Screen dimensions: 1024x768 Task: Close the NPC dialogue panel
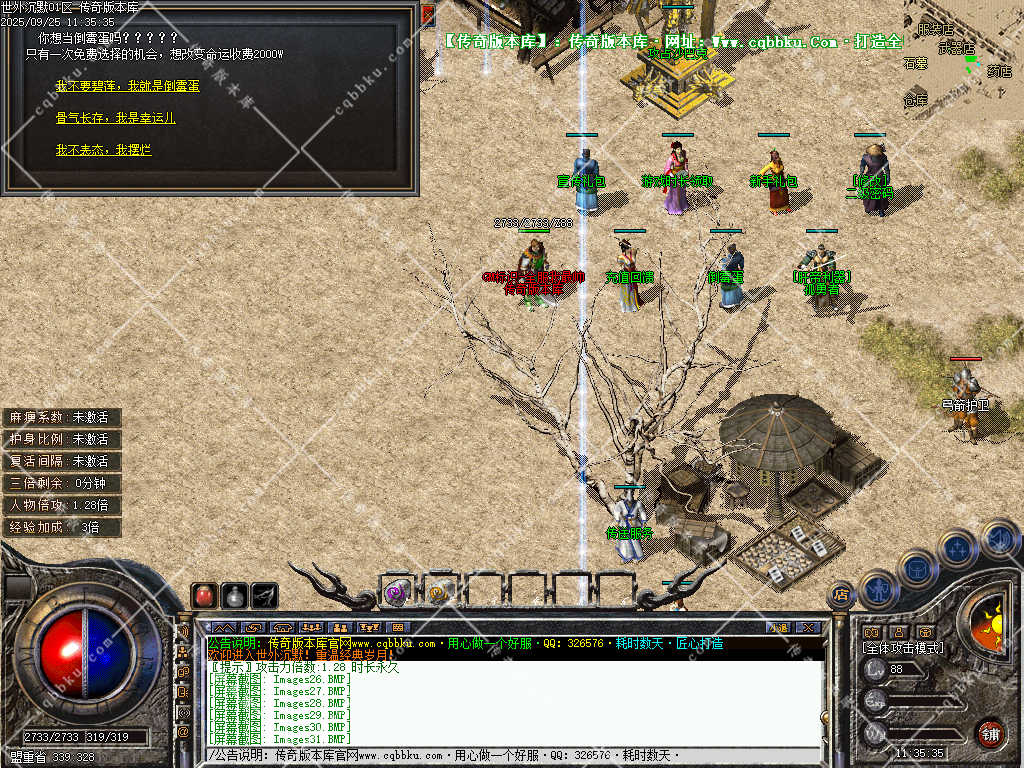tap(428, 14)
